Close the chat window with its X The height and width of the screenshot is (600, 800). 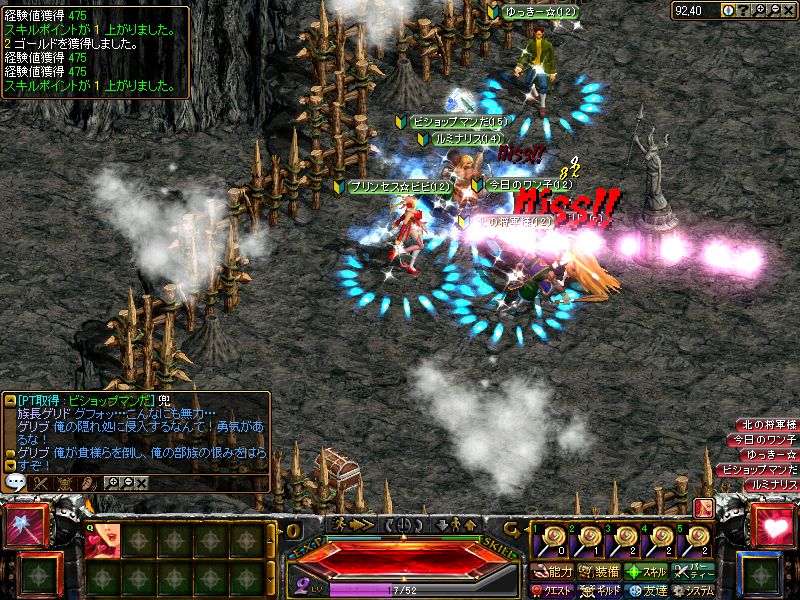point(141,483)
